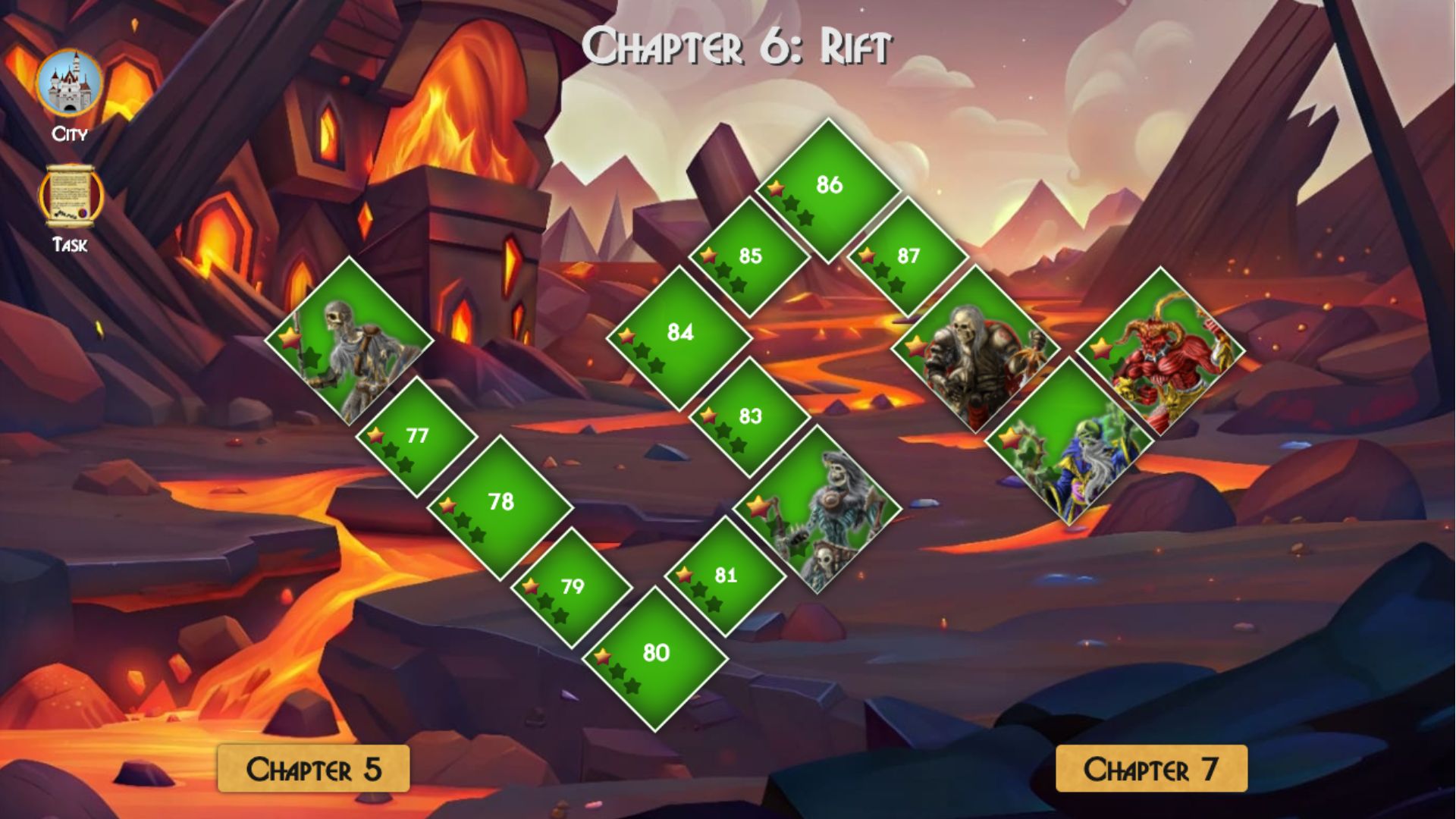Open level 81

724,576
